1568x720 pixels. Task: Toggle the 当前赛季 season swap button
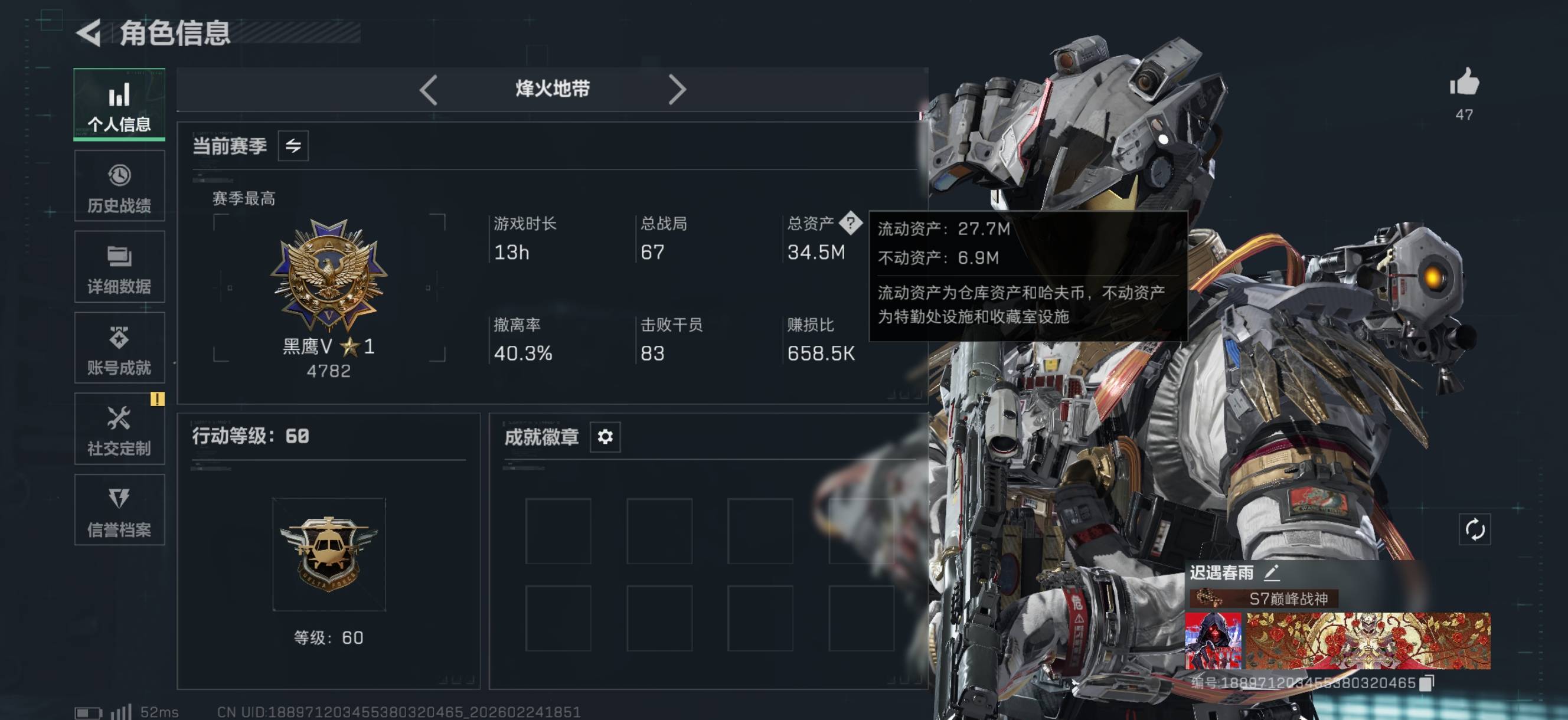click(x=293, y=146)
